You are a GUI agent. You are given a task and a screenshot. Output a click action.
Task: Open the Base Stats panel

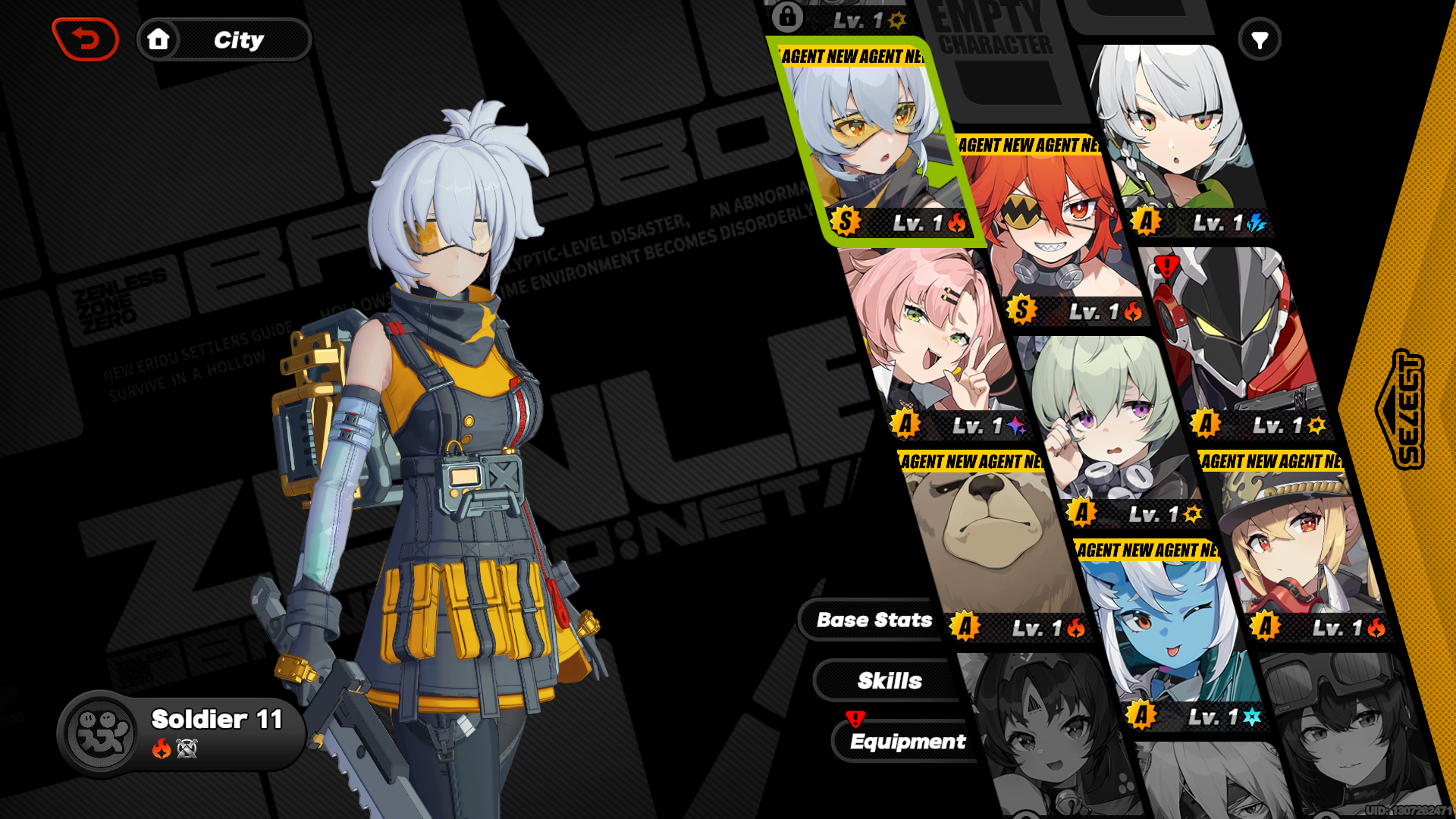tap(873, 620)
